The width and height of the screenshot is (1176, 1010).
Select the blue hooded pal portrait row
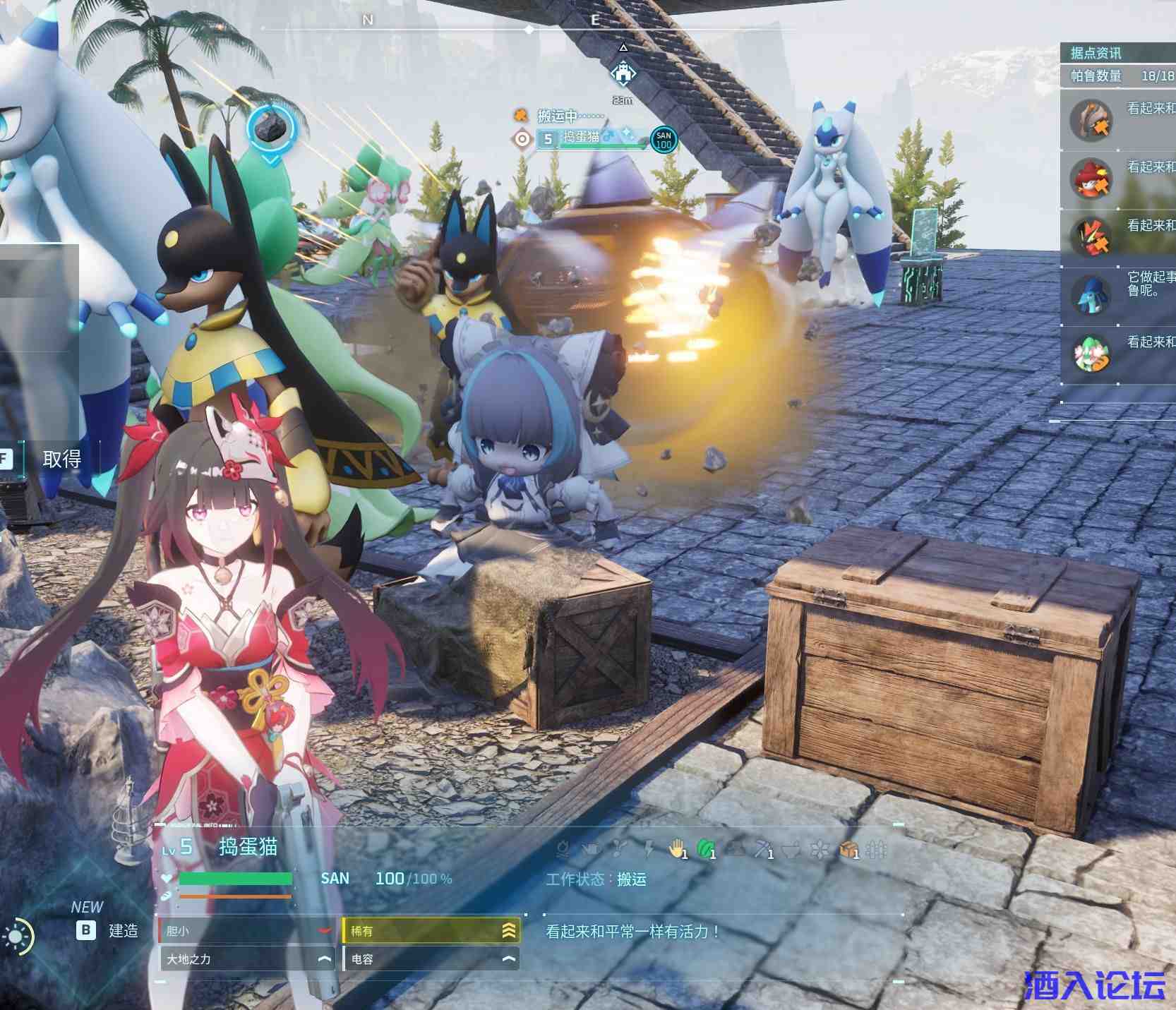[x=1118, y=296]
